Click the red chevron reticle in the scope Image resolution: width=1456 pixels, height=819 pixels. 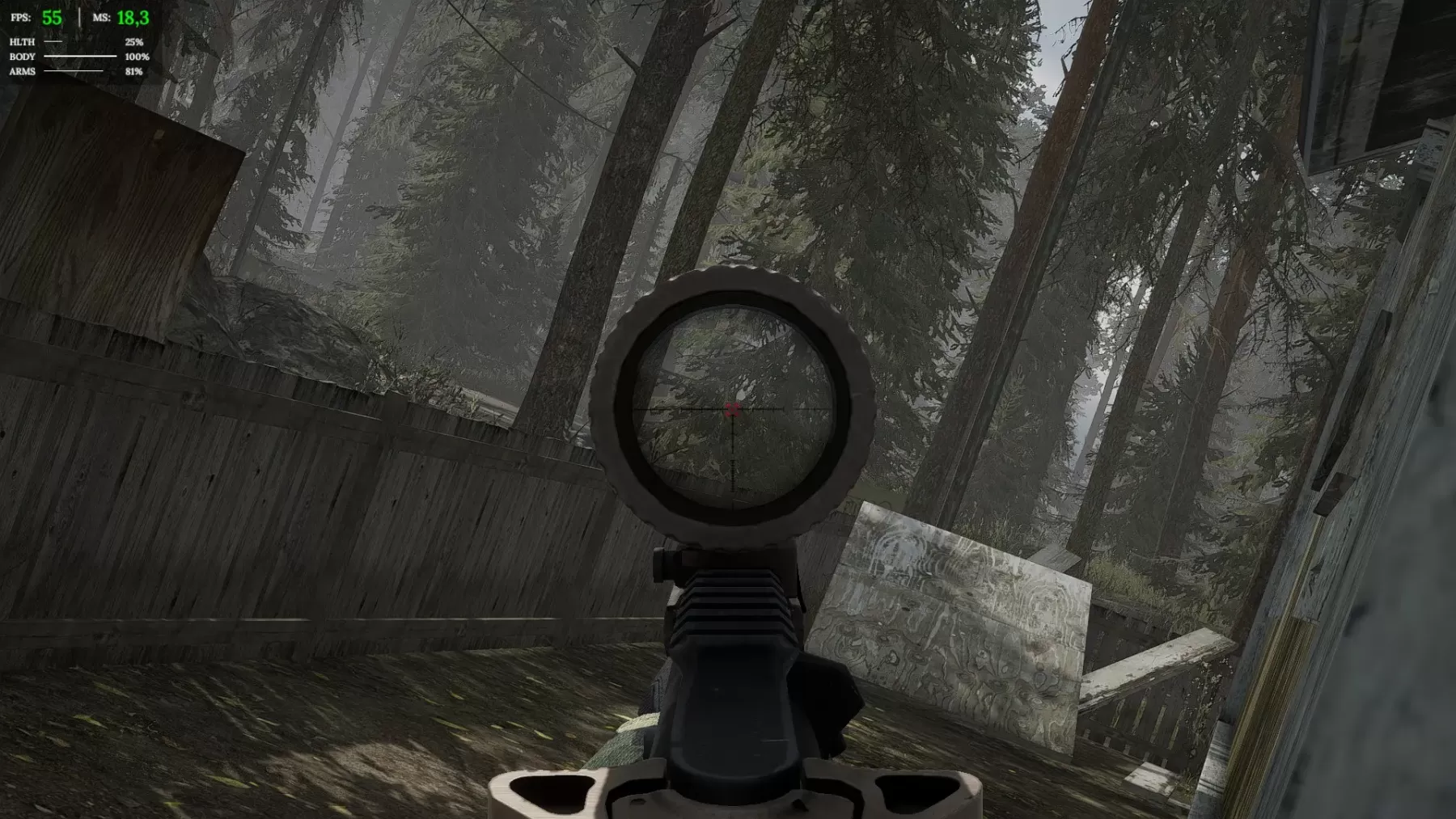pyautogui.click(x=734, y=410)
